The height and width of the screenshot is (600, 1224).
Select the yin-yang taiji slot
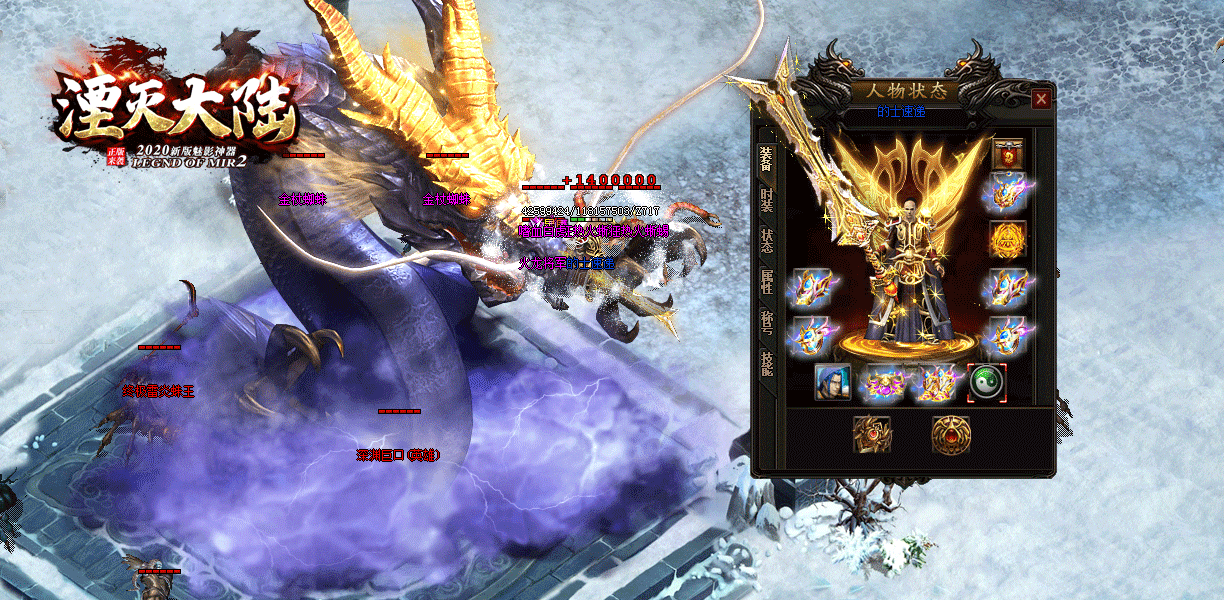tap(986, 381)
